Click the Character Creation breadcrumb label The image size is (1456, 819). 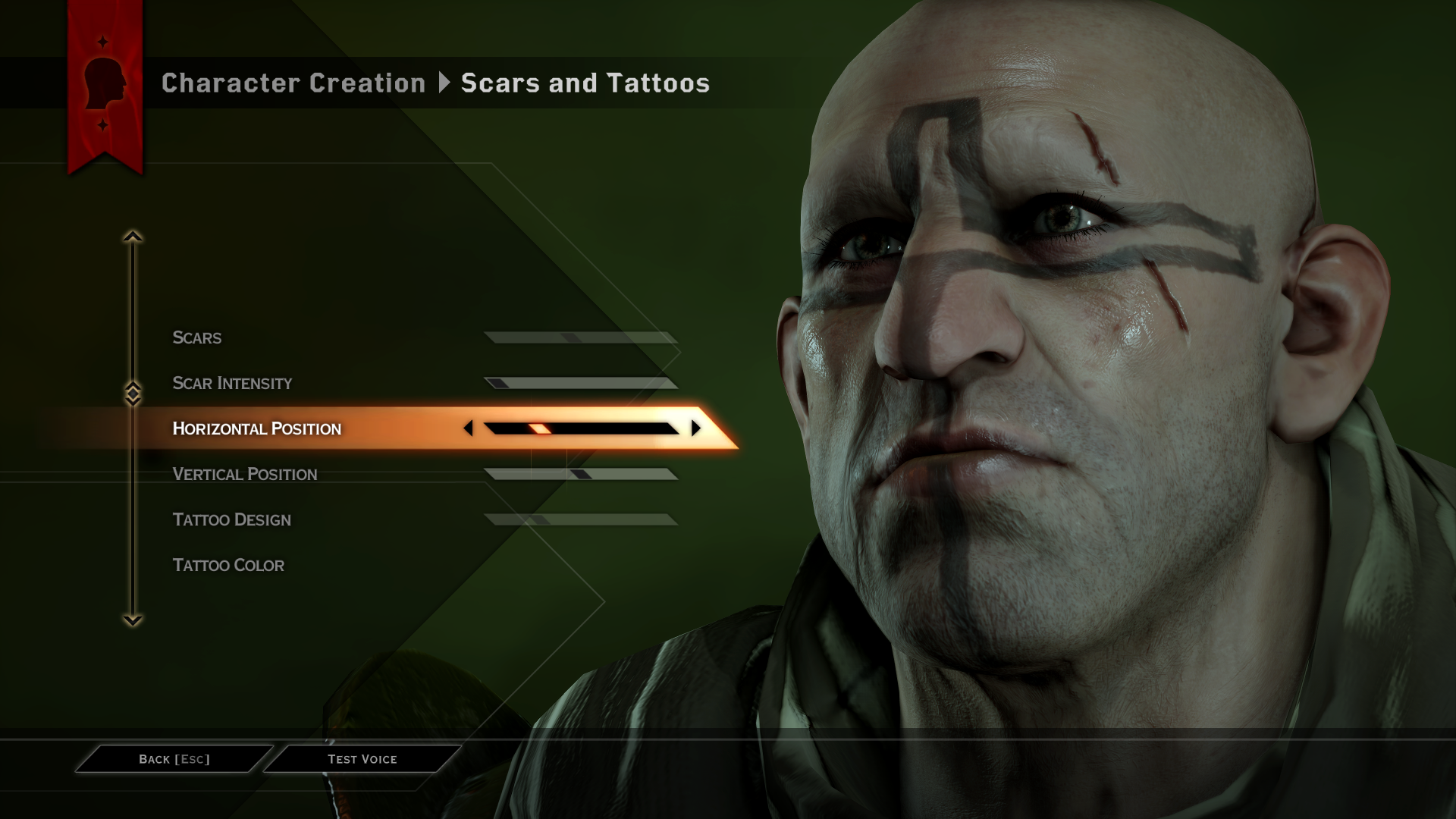tap(293, 83)
